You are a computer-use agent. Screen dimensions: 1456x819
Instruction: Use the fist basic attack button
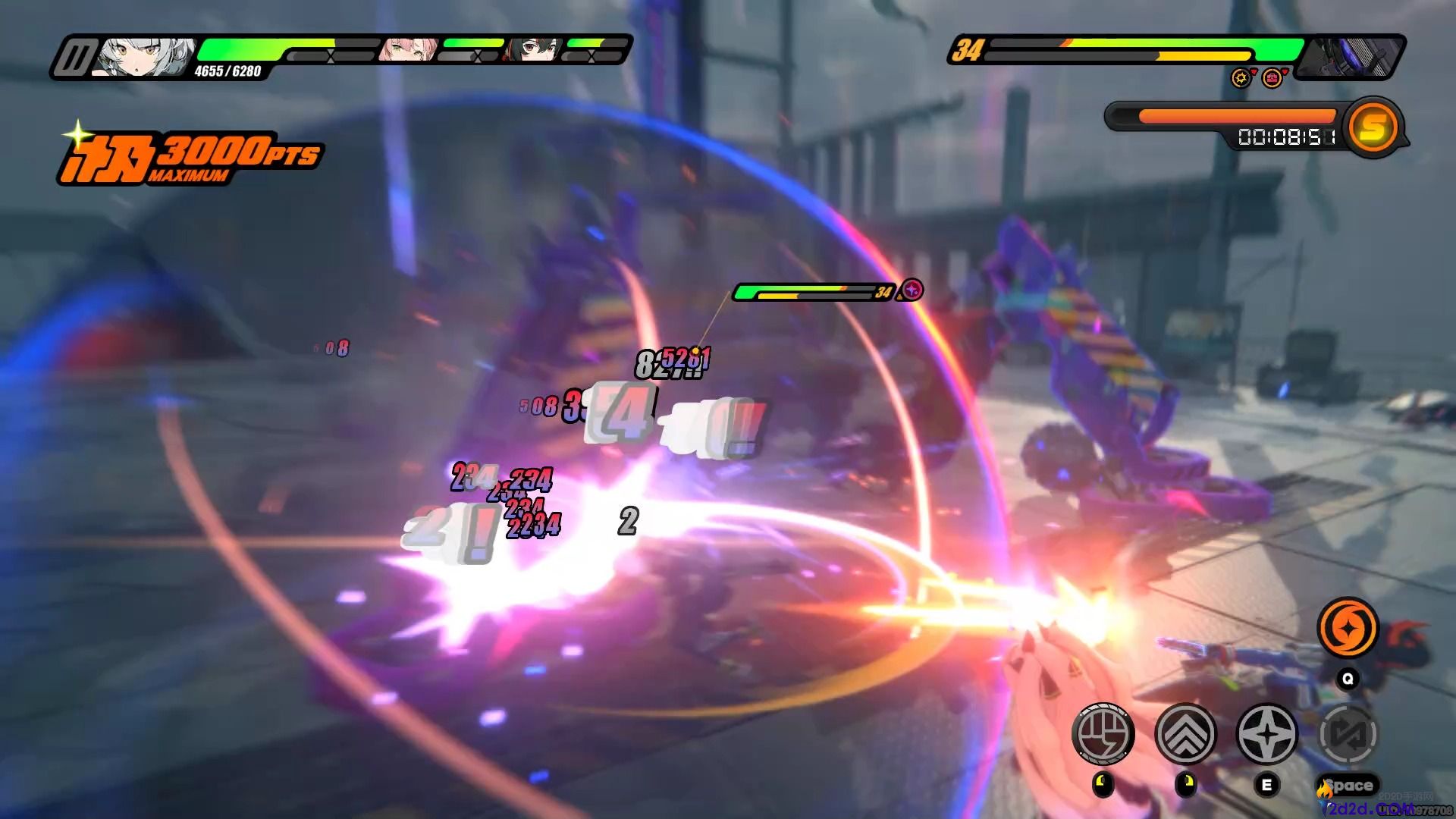(x=1103, y=733)
